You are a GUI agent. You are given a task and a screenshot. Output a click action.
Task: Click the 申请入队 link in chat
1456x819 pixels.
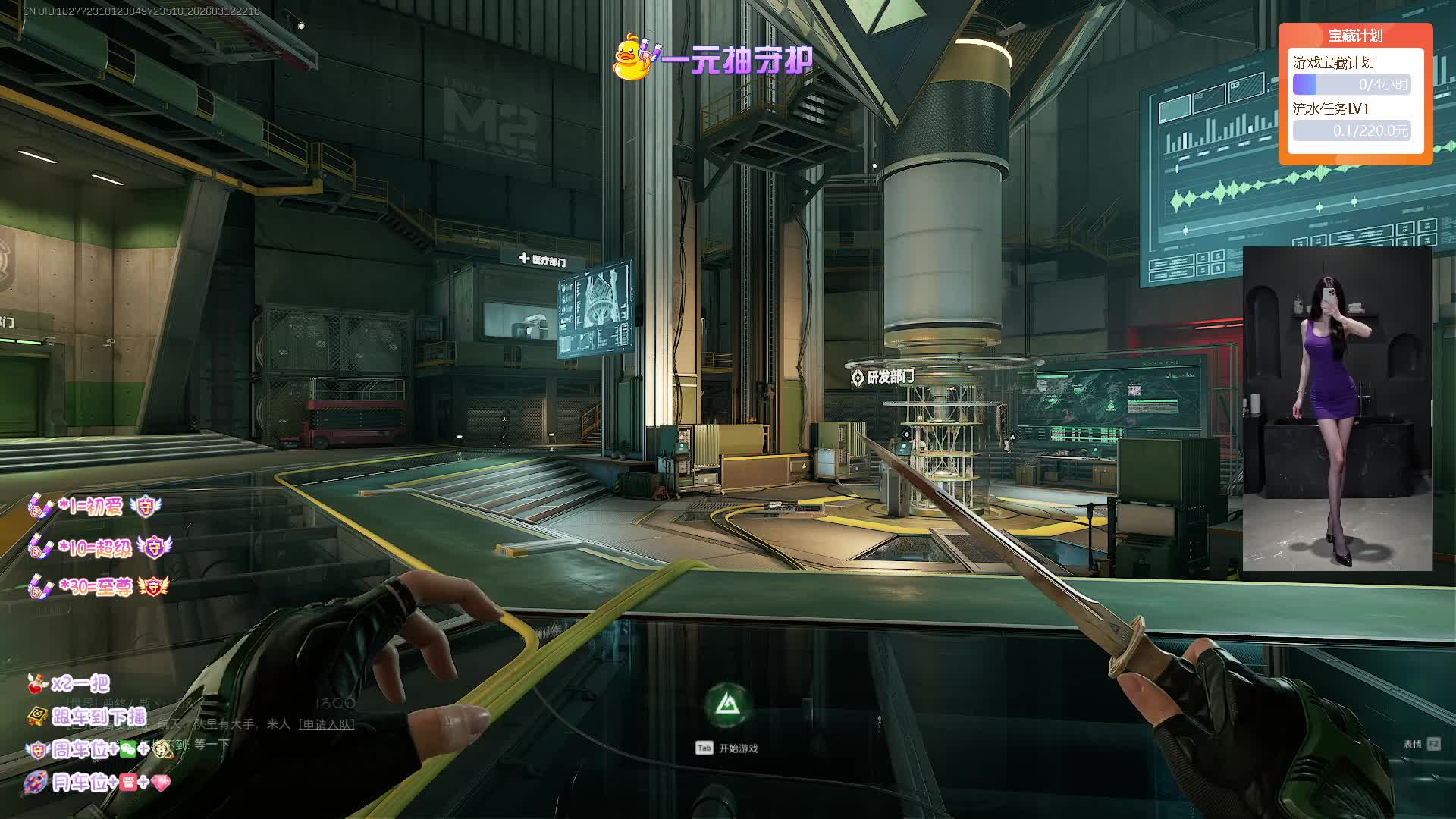(x=327, y=724)
